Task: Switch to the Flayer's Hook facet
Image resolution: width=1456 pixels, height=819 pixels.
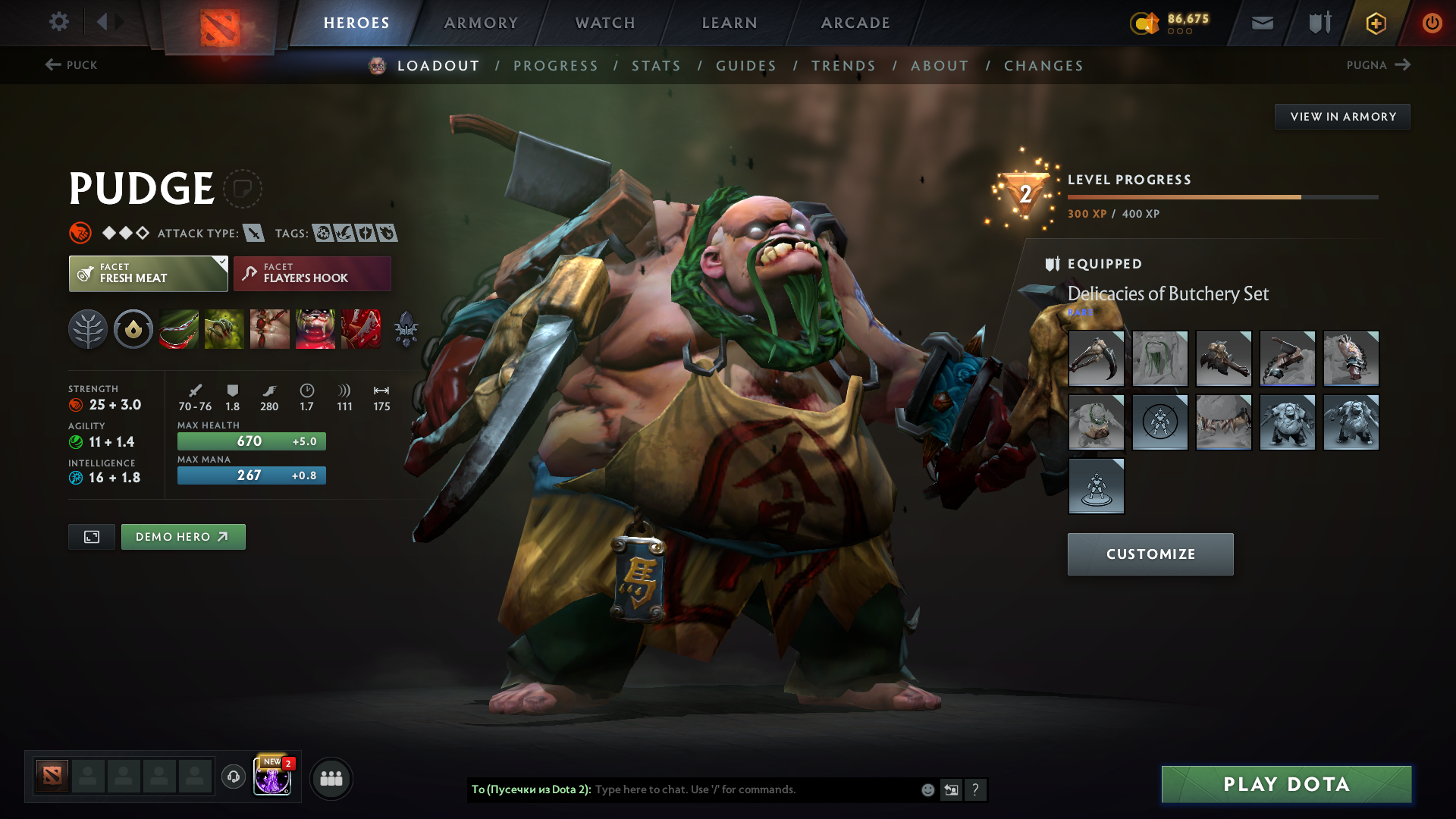Action: [x=312, y=273]
